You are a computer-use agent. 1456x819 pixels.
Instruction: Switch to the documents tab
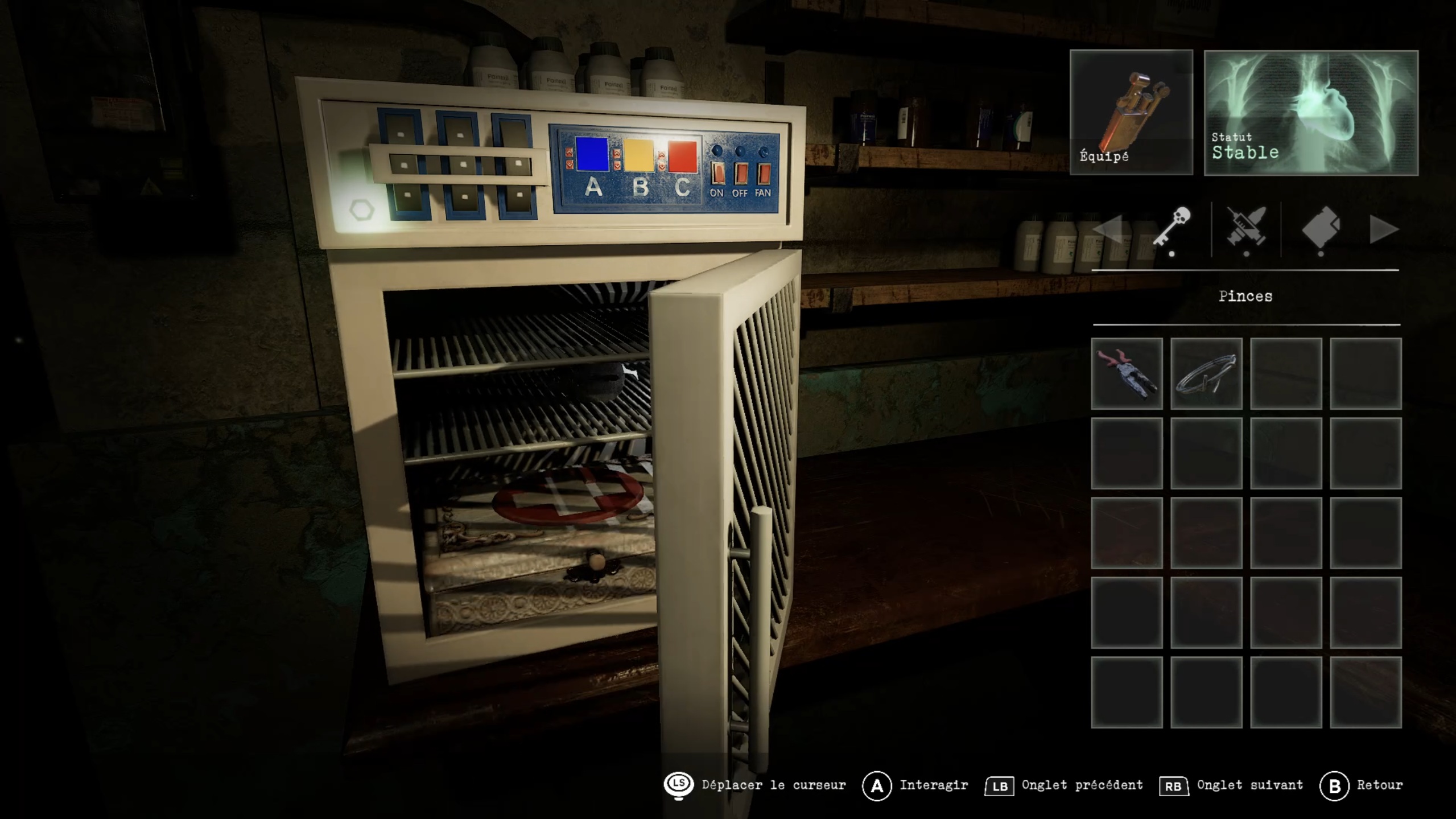click(1321, 229)
